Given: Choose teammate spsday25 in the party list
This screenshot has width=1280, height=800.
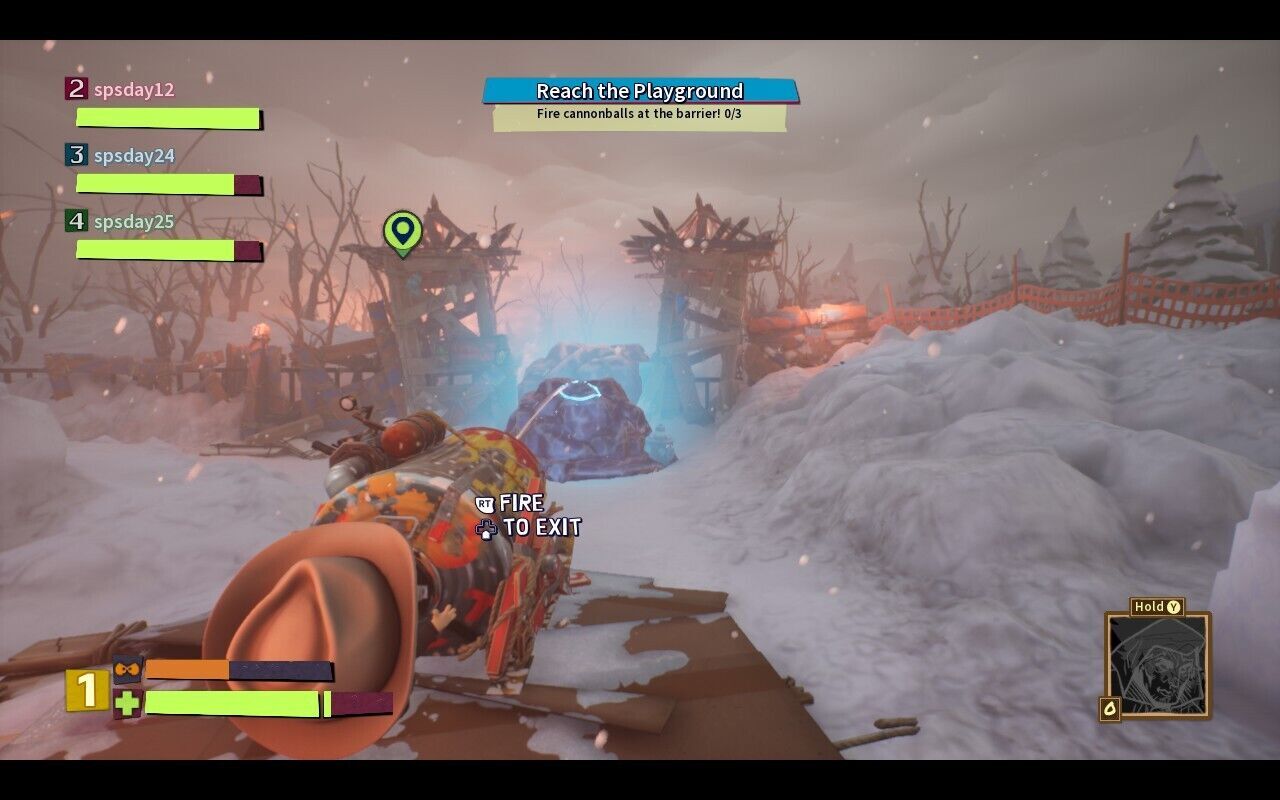Looking at the screenshot, I should 134,222.
